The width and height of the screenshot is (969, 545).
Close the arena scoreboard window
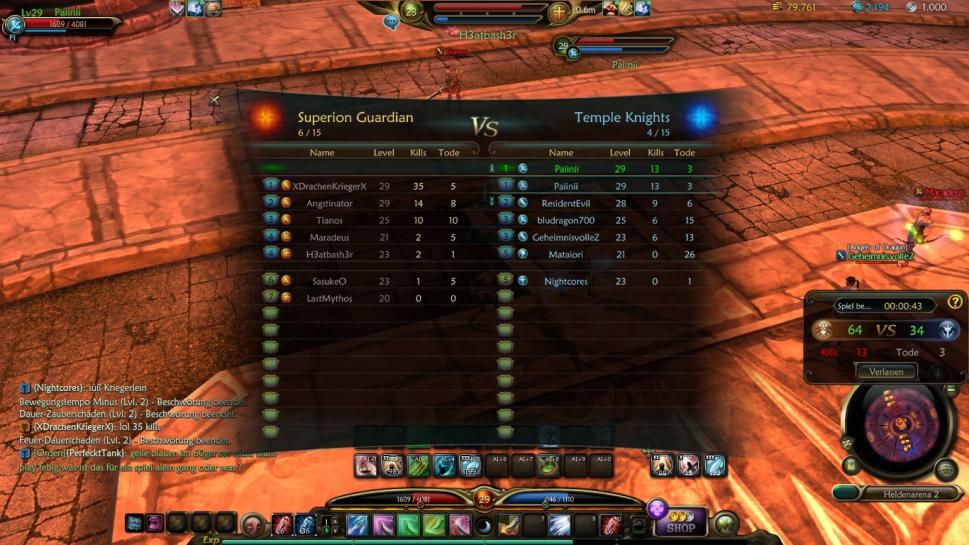pyautogui.click(x=214, y=100)
